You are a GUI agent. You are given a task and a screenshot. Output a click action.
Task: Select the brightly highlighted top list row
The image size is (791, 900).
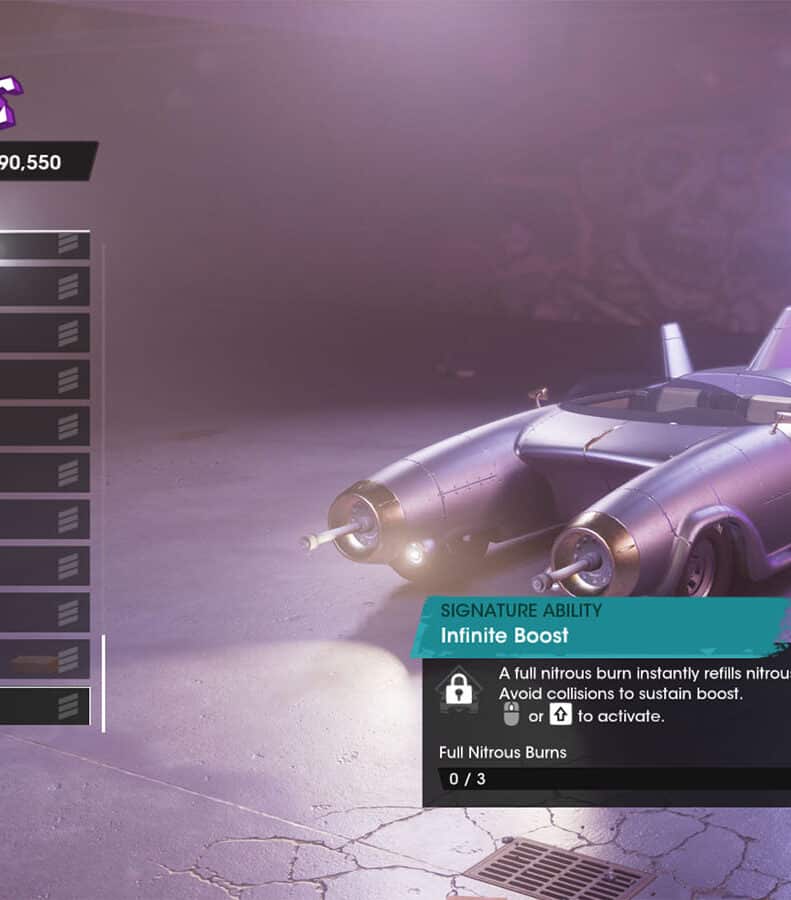coord(44,245)
